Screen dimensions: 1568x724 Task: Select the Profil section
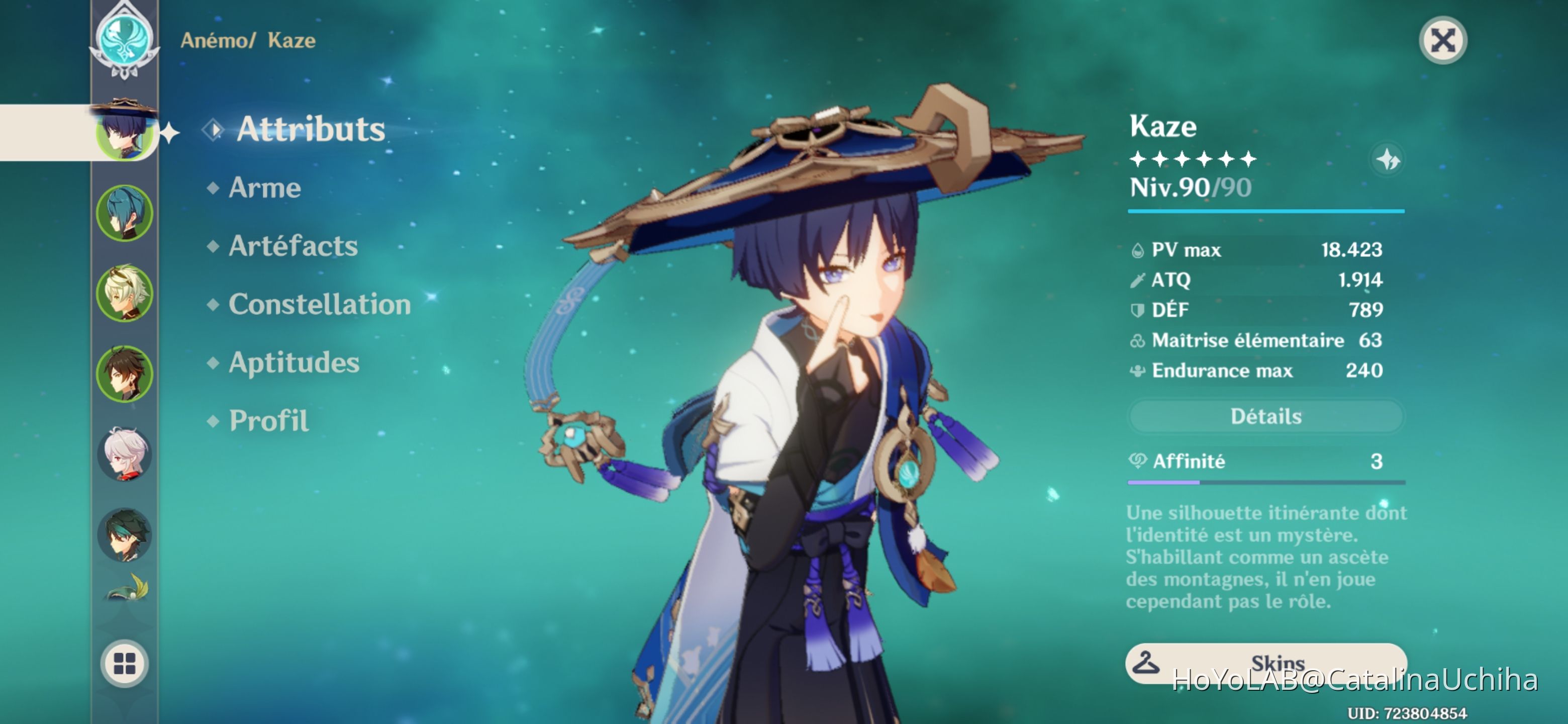[268, 419]
